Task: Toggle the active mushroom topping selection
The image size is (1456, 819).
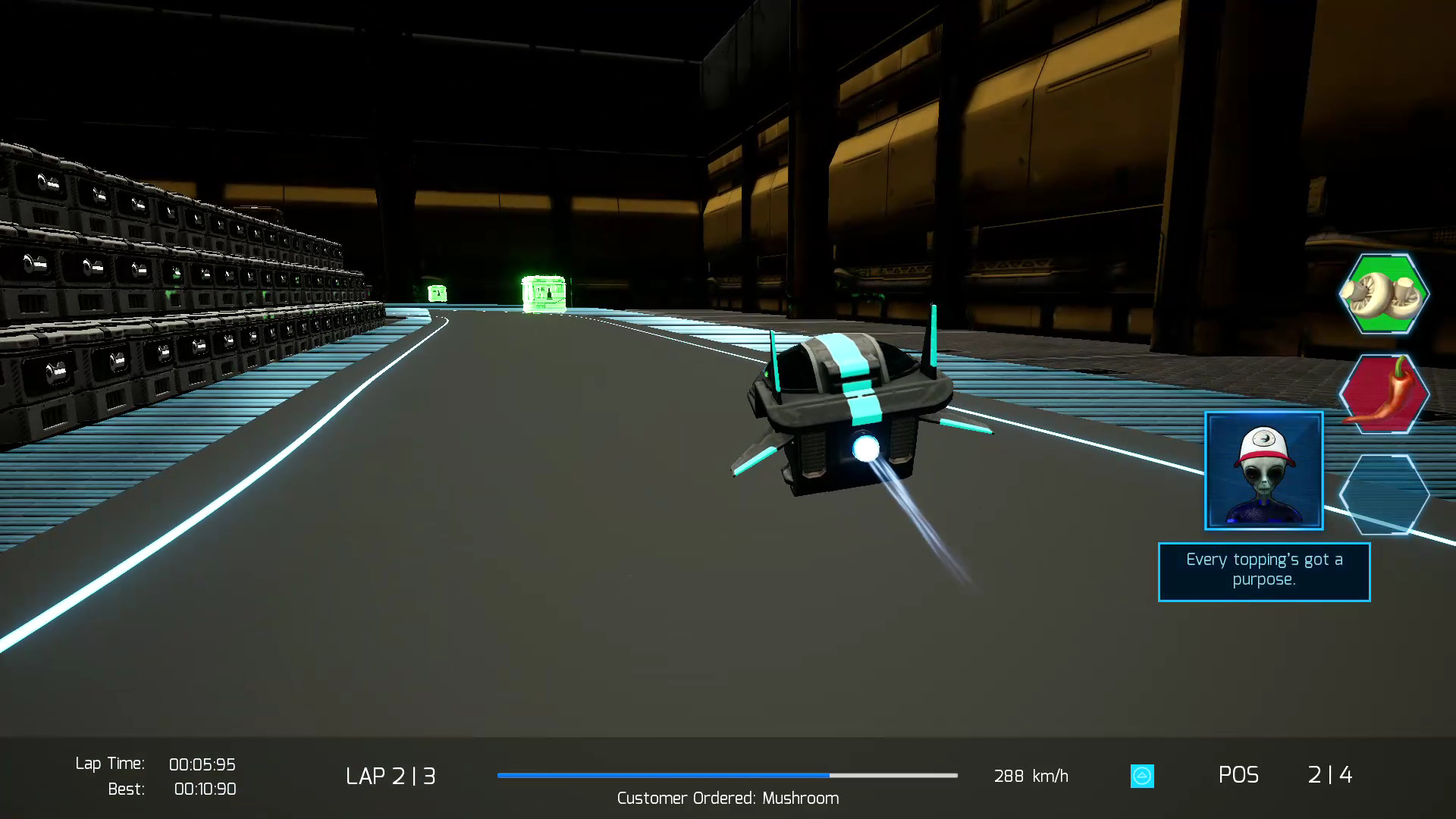Action: point(1384,294)
